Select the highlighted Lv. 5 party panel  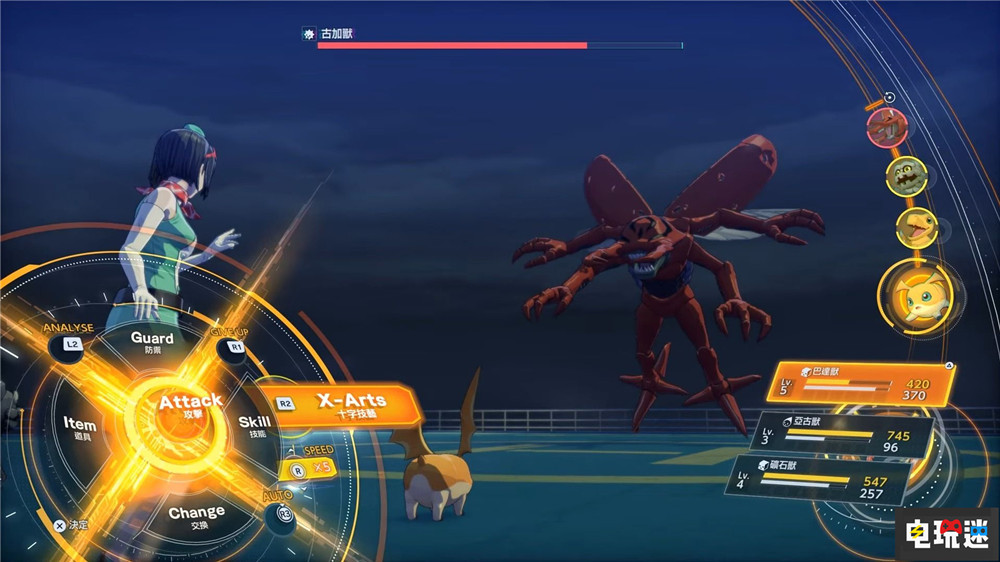coord(860,384)
